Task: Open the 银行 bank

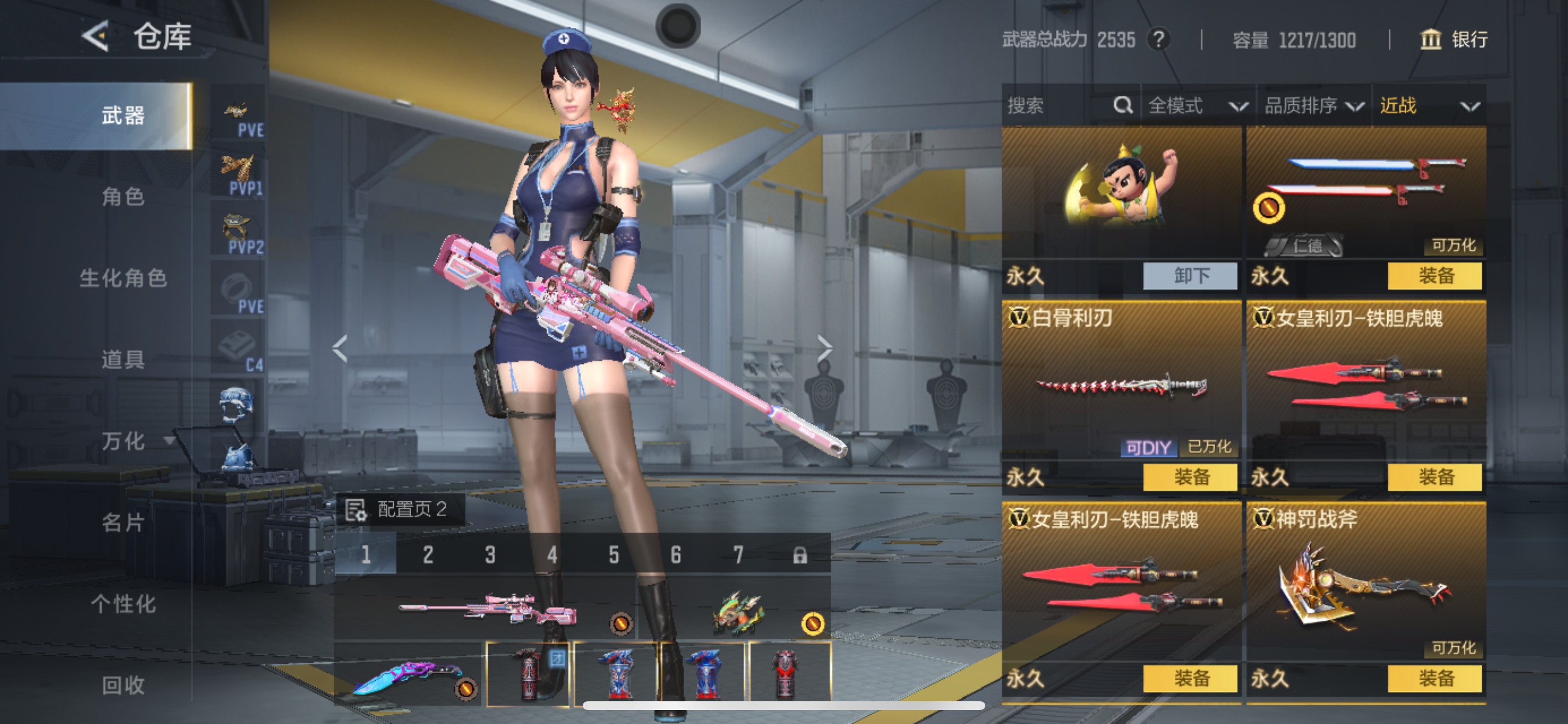Action: pos(1454,40)
